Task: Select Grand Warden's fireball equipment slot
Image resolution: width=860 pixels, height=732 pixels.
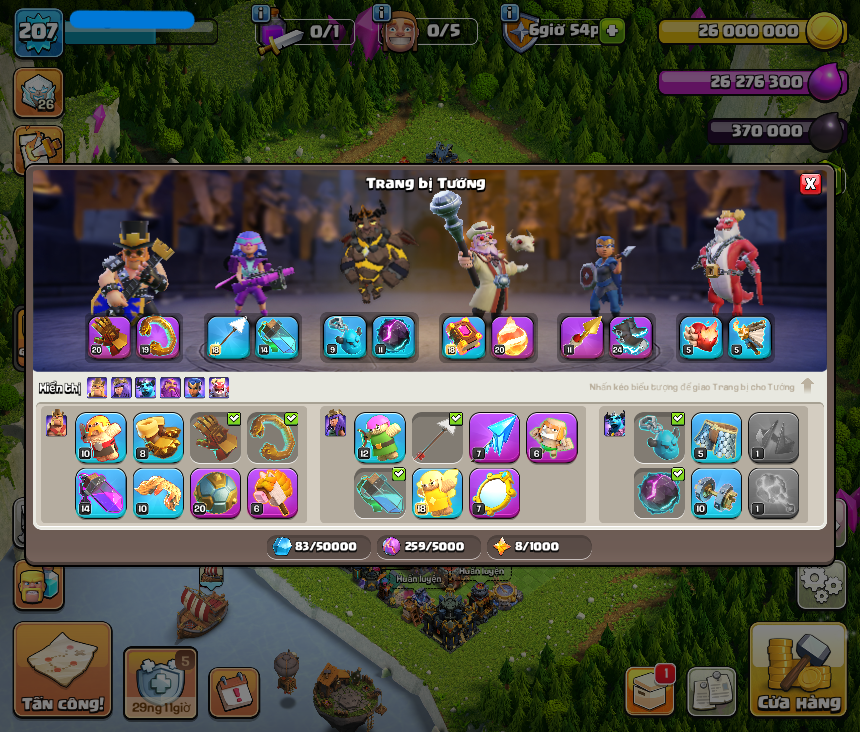Action: coord(515,338)
